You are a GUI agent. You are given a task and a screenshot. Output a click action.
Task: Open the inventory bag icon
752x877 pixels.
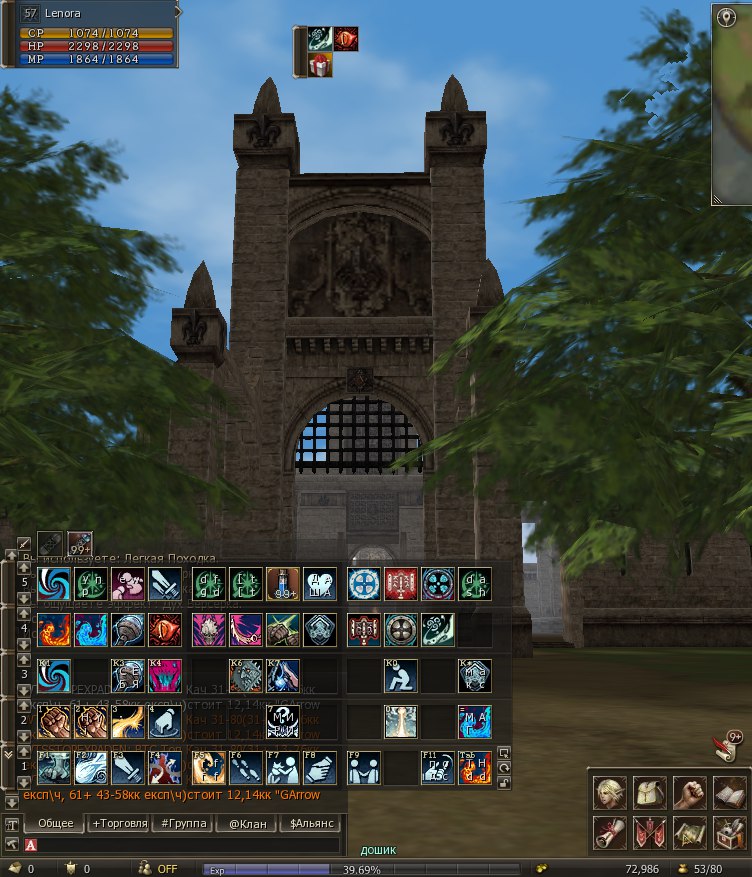(649, 793)
